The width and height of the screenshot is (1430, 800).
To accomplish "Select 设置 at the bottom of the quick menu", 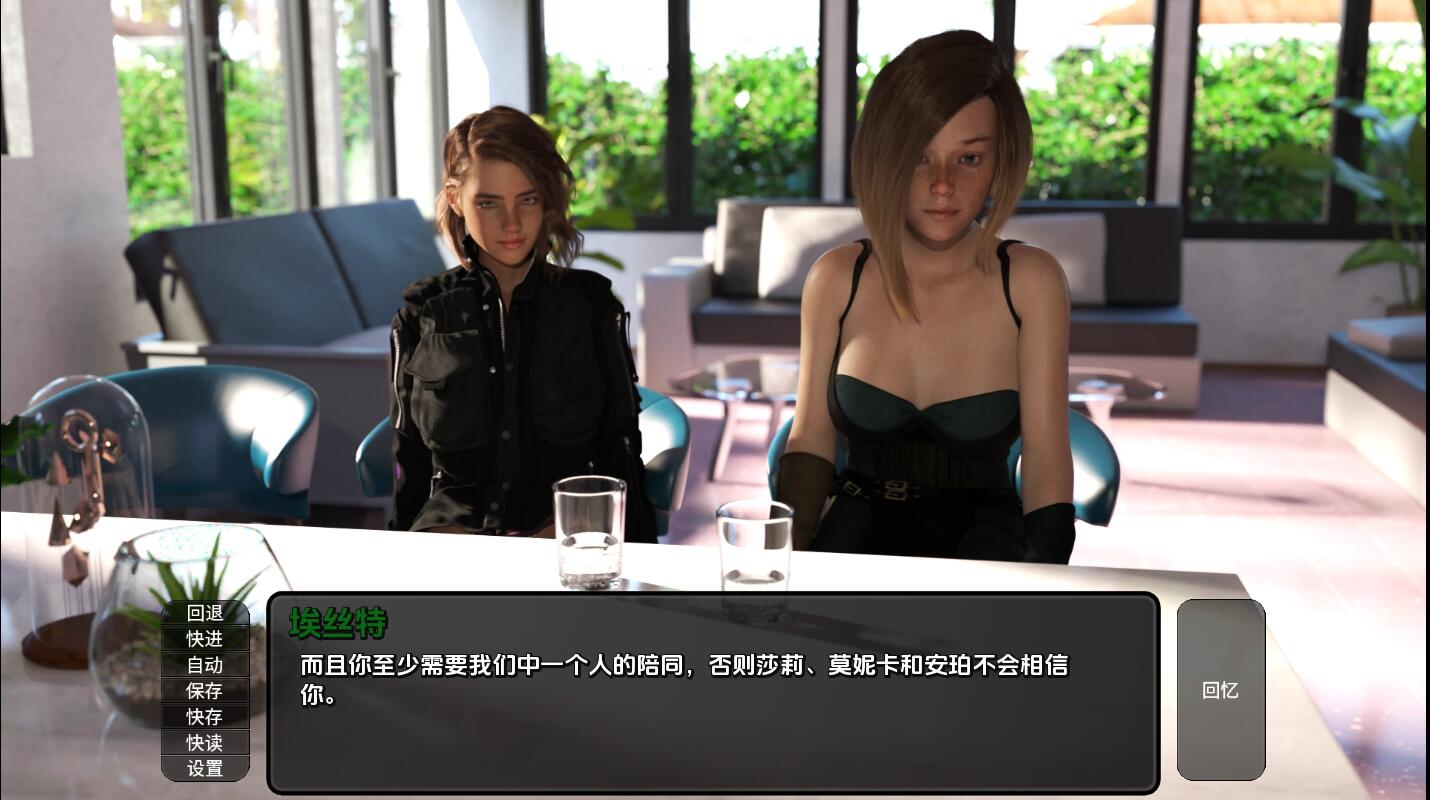I will [x=204, y=768].
